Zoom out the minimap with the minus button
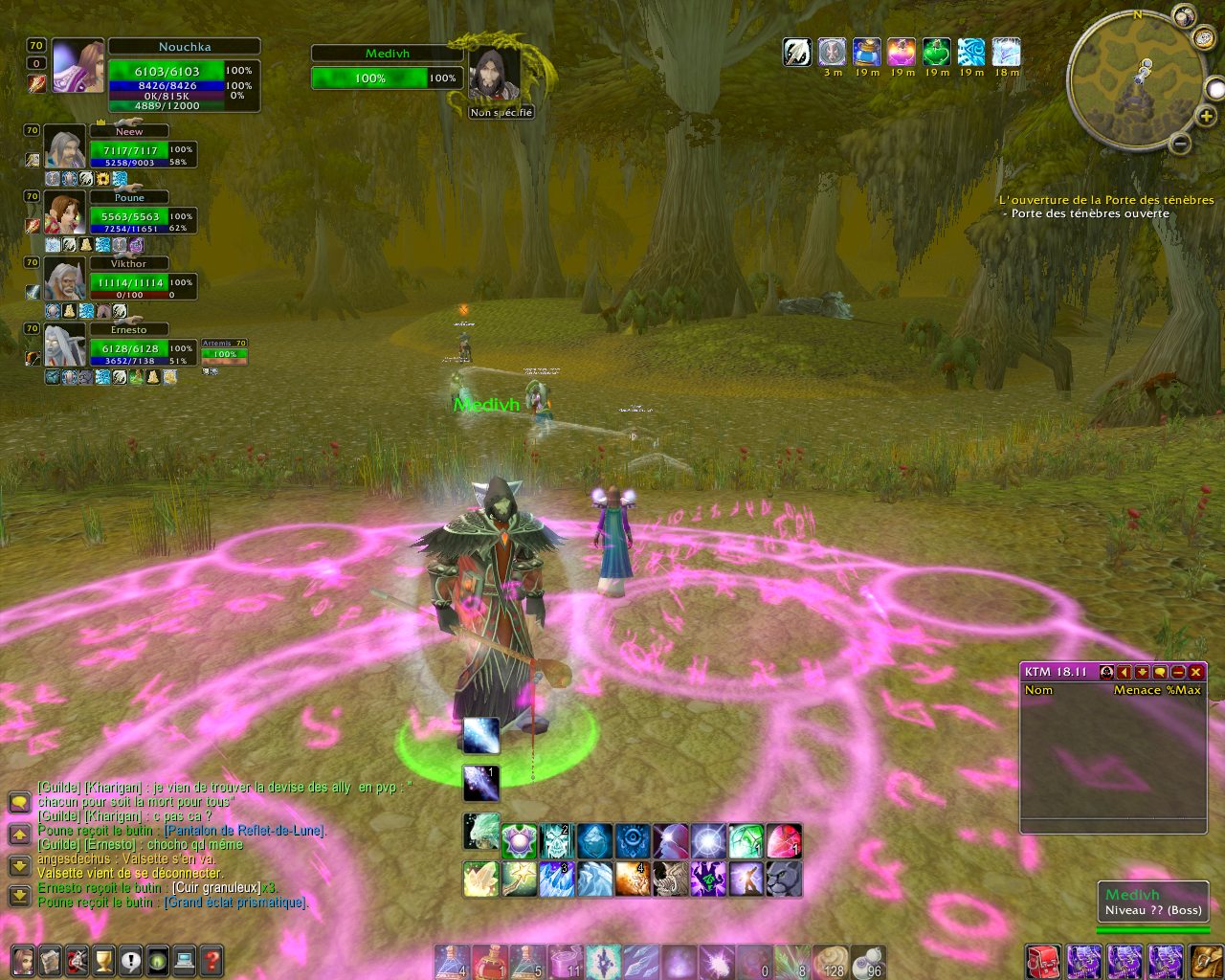1225x980 pixels. (x=1180, y=145)
